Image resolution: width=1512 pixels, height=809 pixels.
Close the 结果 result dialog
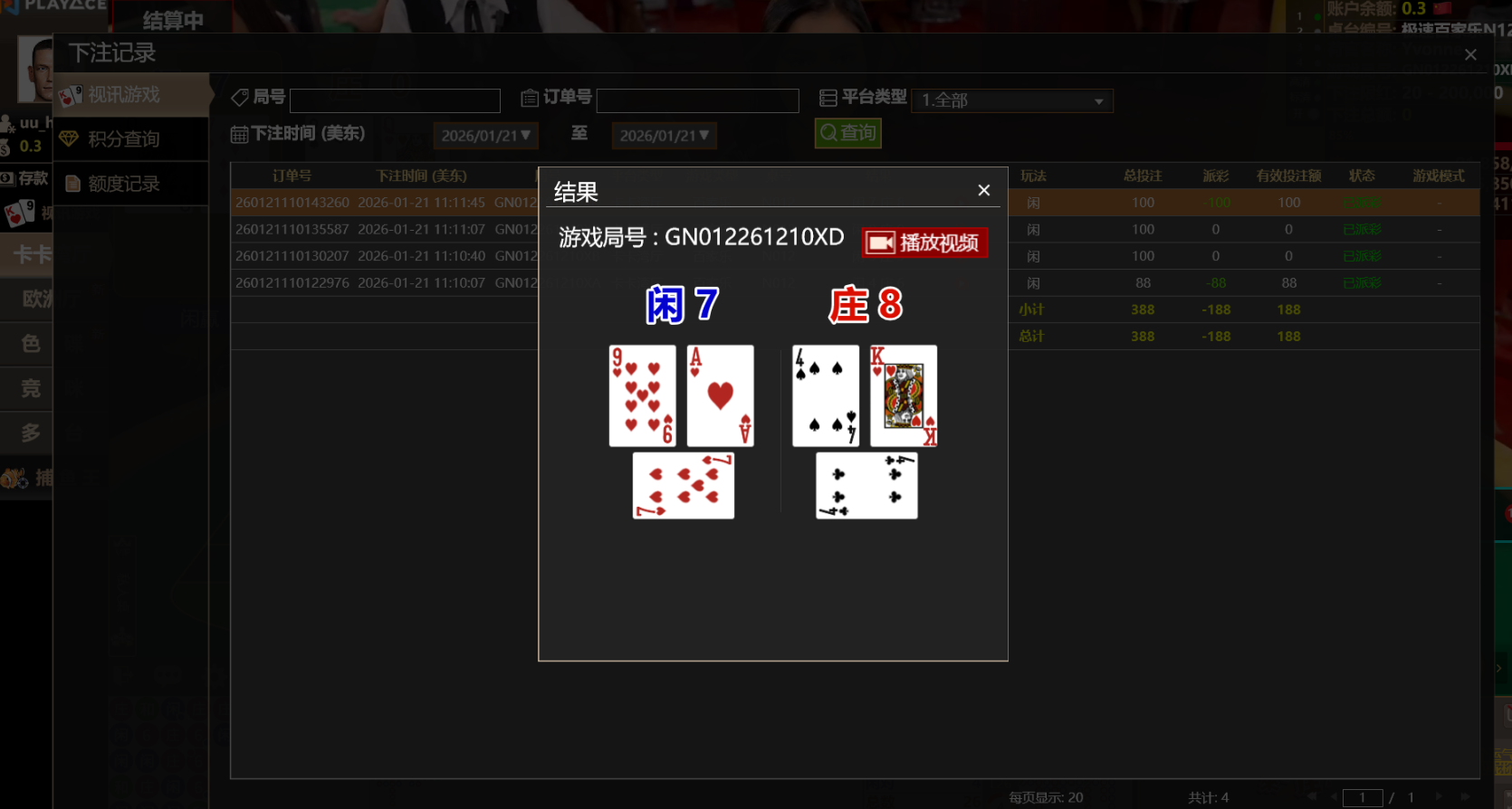coord(983,190)
